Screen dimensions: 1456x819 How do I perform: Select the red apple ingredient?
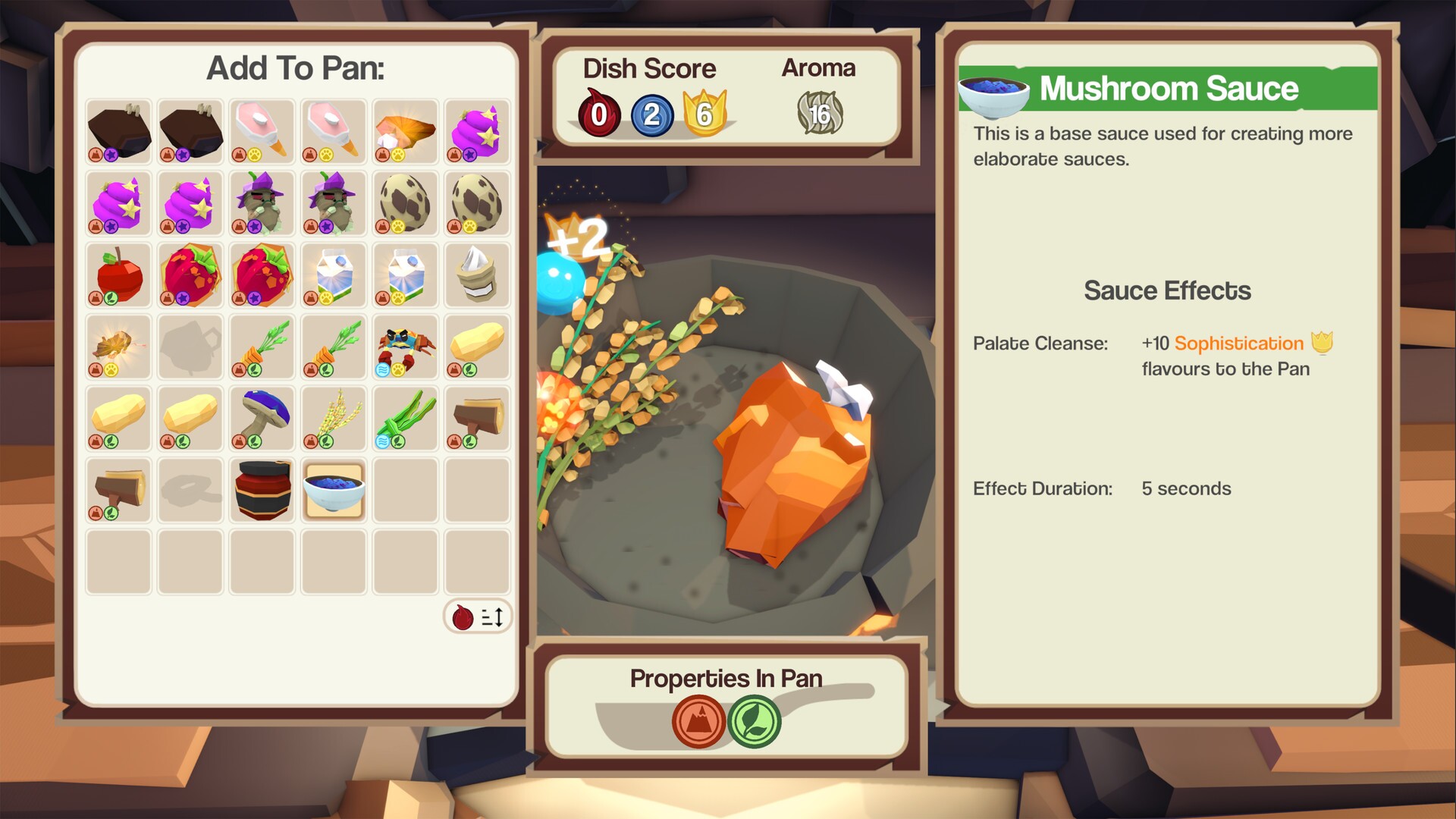118,275
